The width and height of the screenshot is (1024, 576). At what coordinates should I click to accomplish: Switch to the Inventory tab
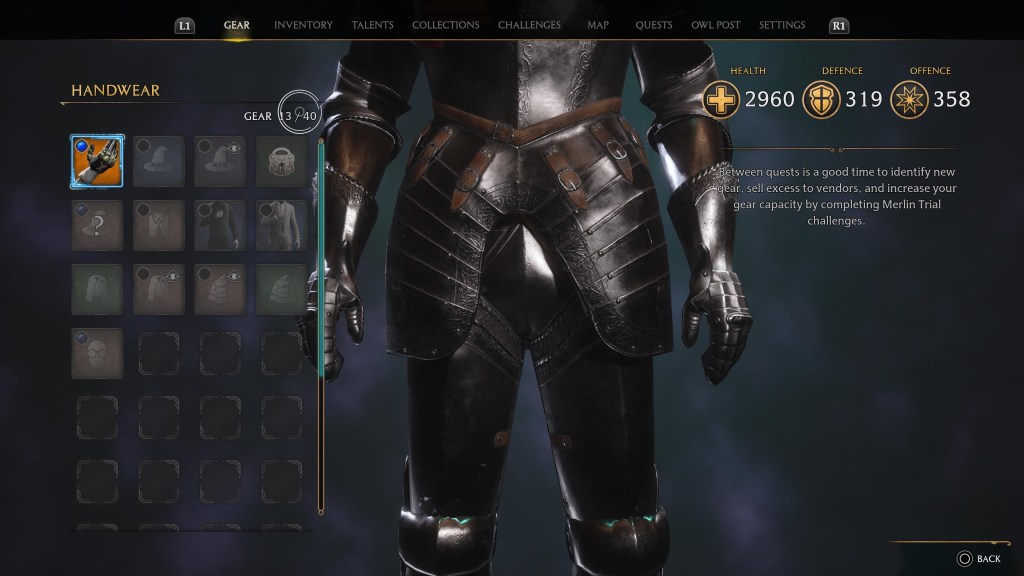click(x=303, y=25)
